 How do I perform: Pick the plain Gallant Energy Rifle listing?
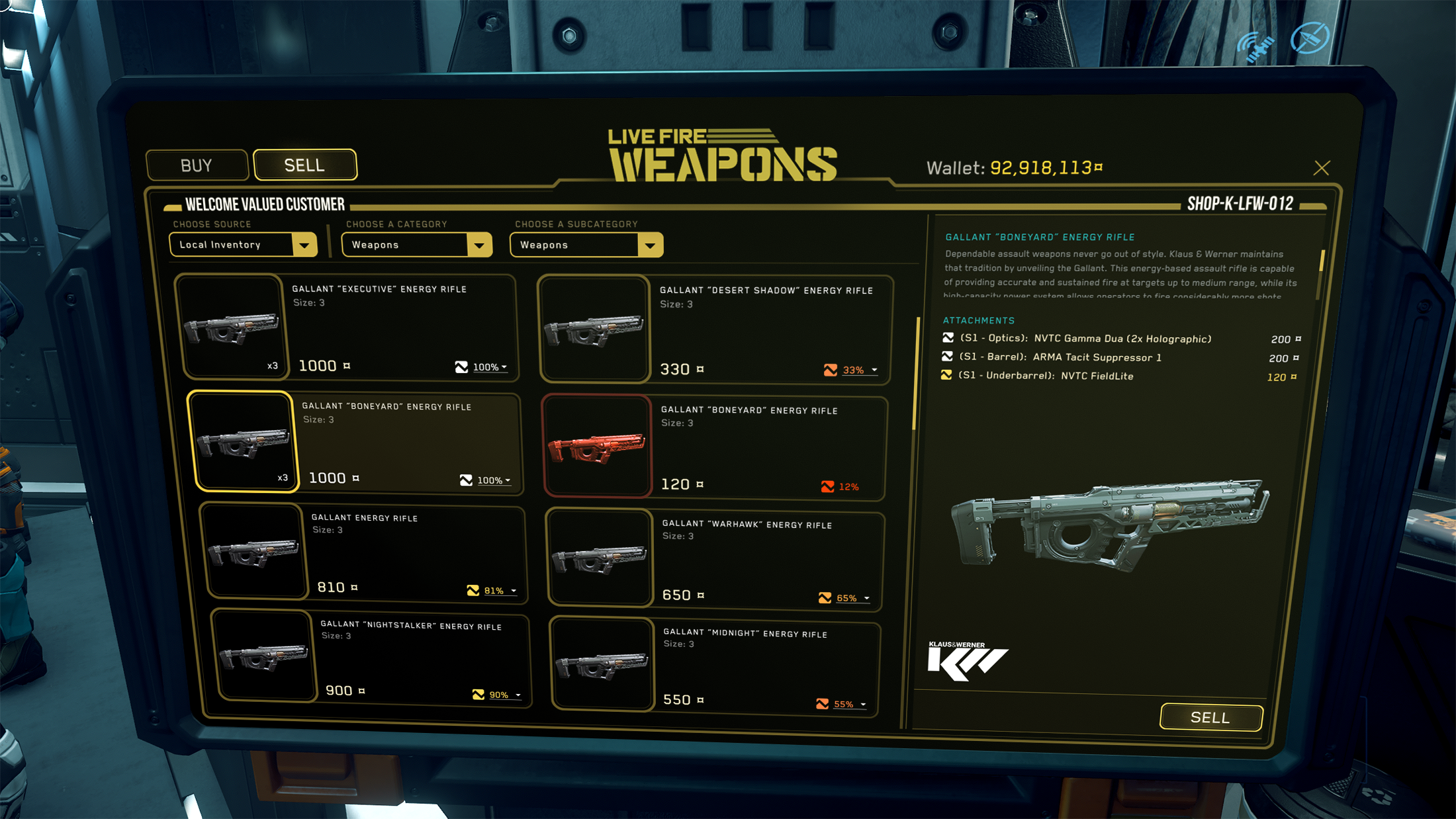click(x=364, y=552)
